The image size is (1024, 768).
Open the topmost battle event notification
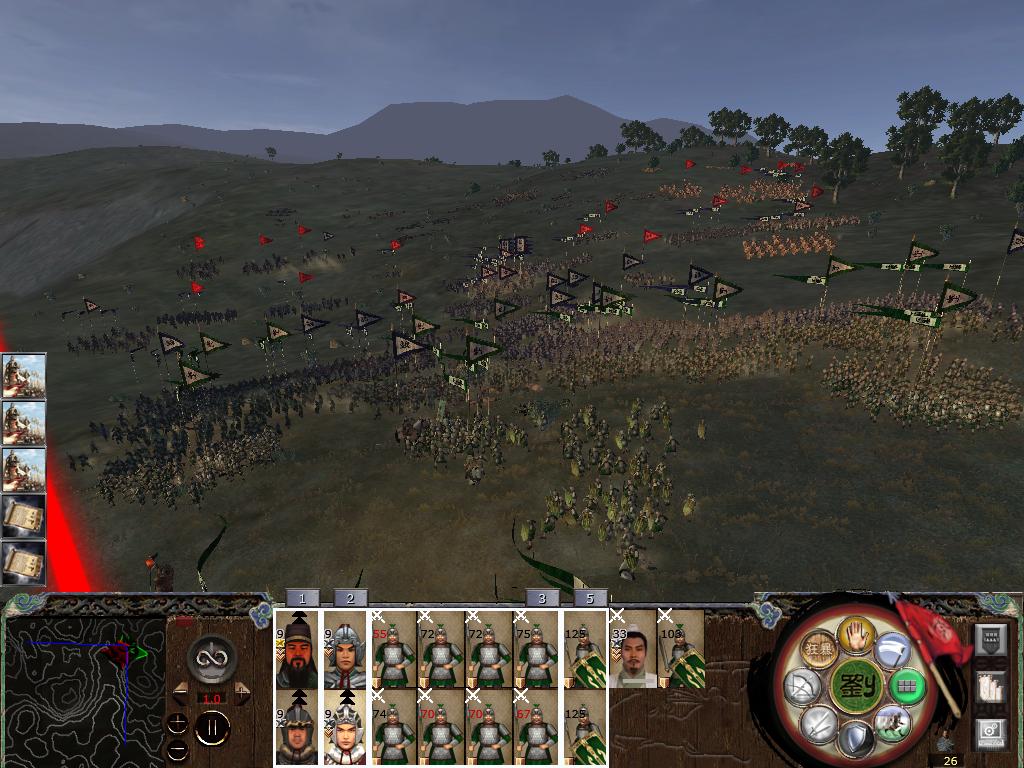(x=23, y=375)
